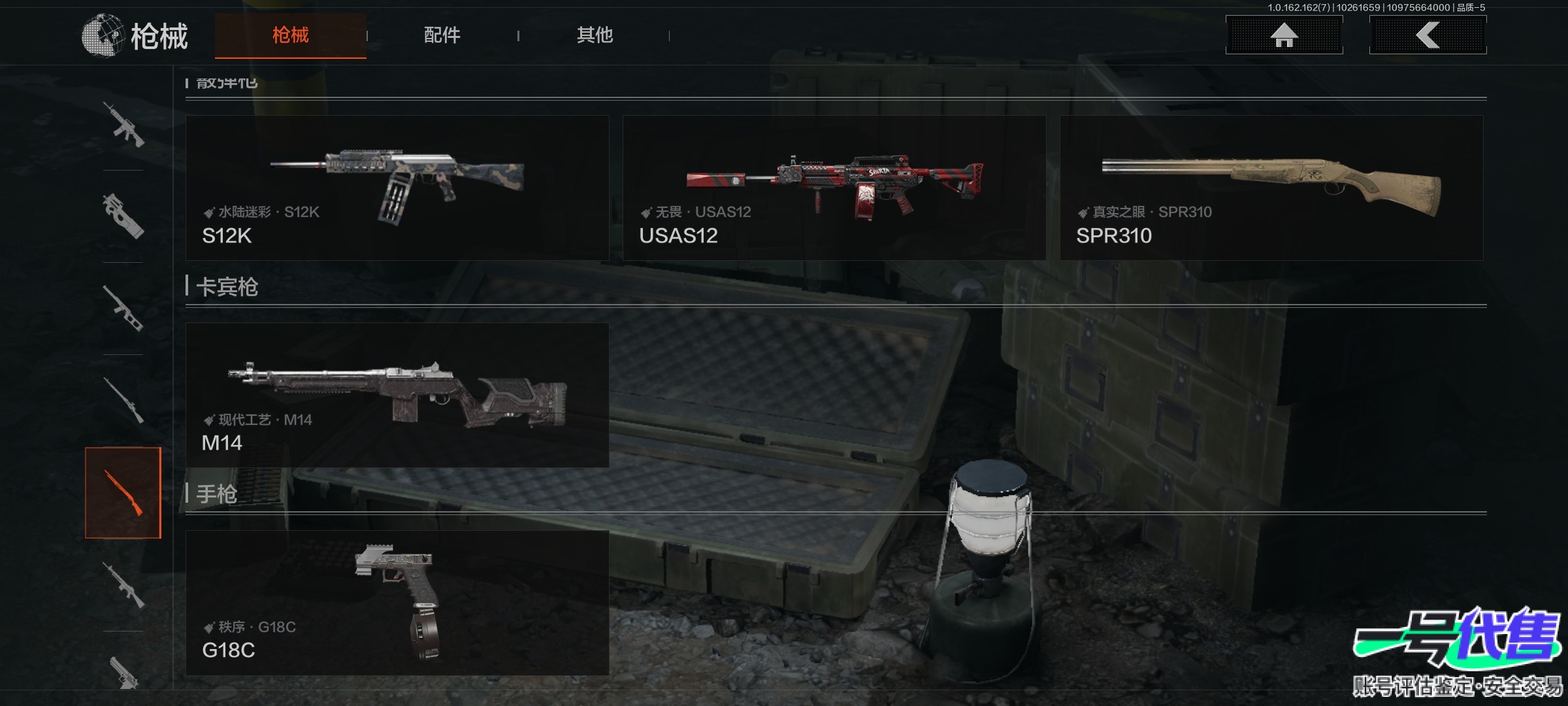
Task: Go to the home screen
Action: [x=1284, y=35]
